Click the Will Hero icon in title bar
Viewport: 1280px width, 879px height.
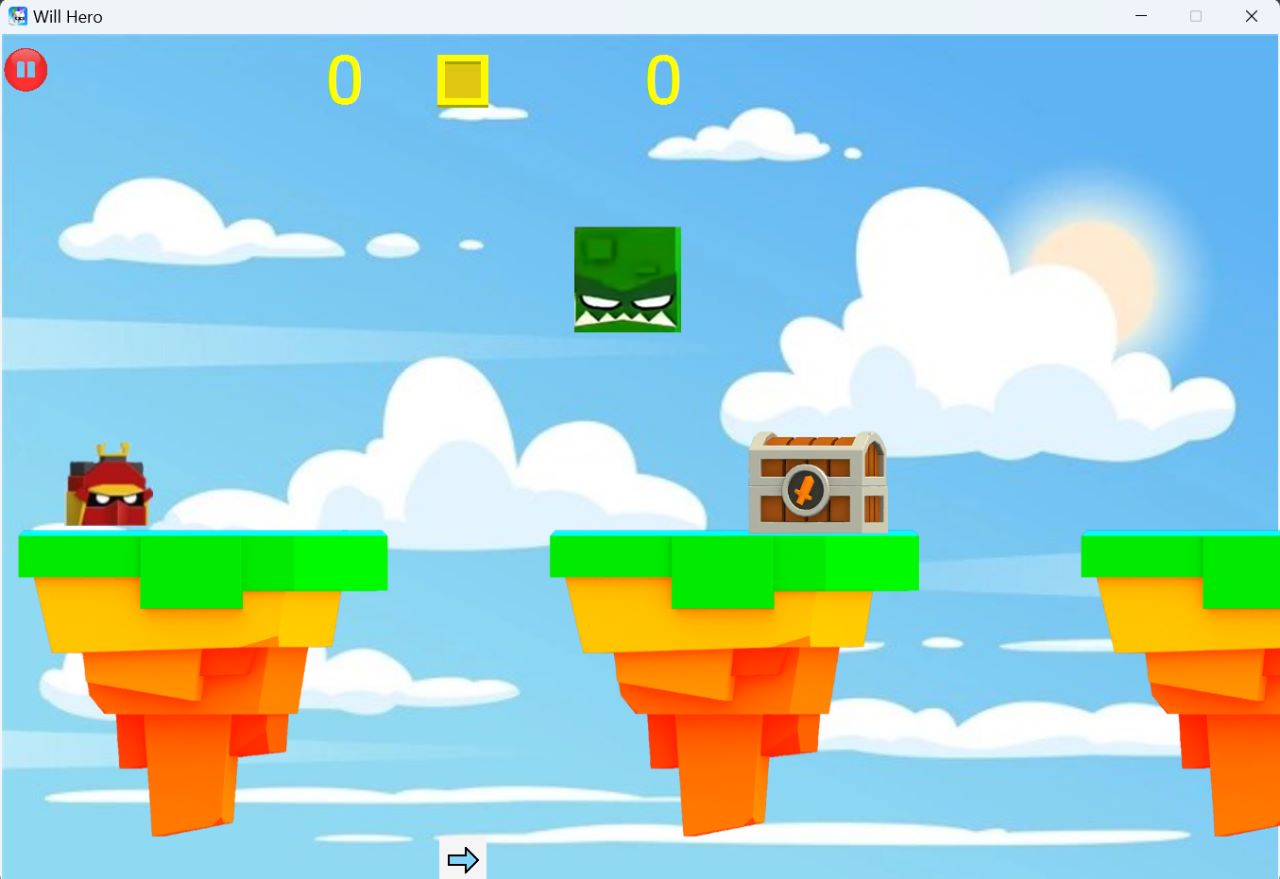tap(20, 16)
